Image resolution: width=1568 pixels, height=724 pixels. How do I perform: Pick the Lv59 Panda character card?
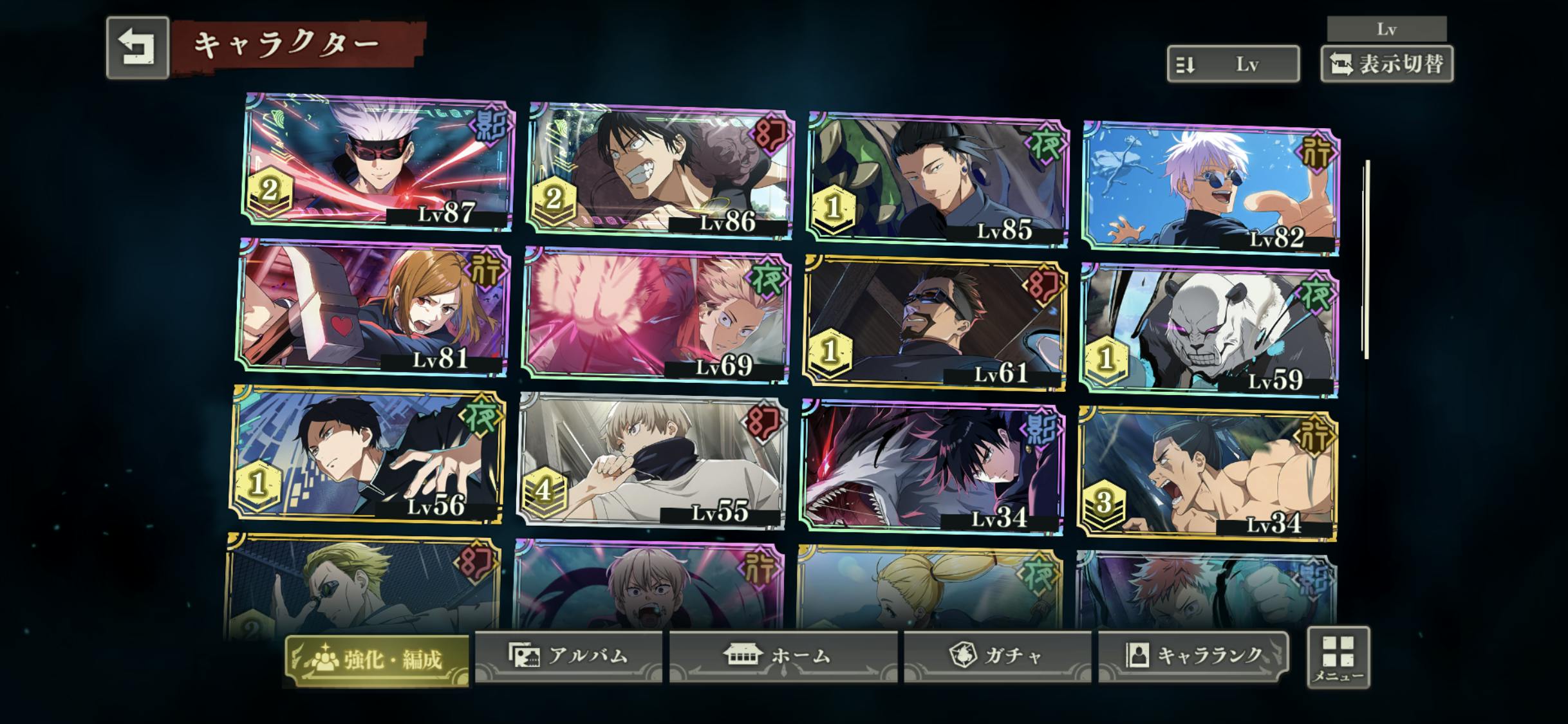point(1209,330)
